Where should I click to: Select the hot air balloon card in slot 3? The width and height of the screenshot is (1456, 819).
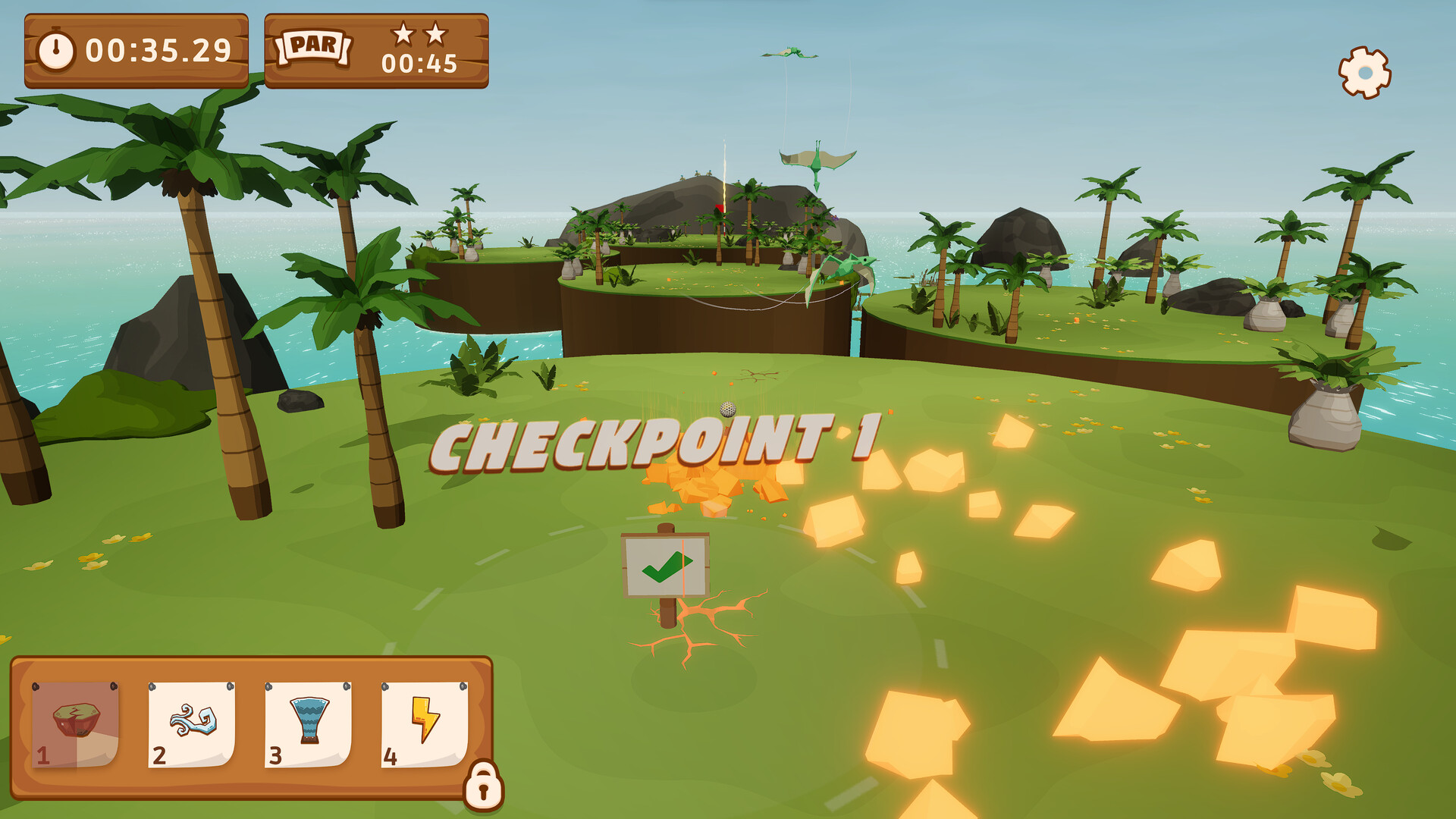tap(308, 724)
